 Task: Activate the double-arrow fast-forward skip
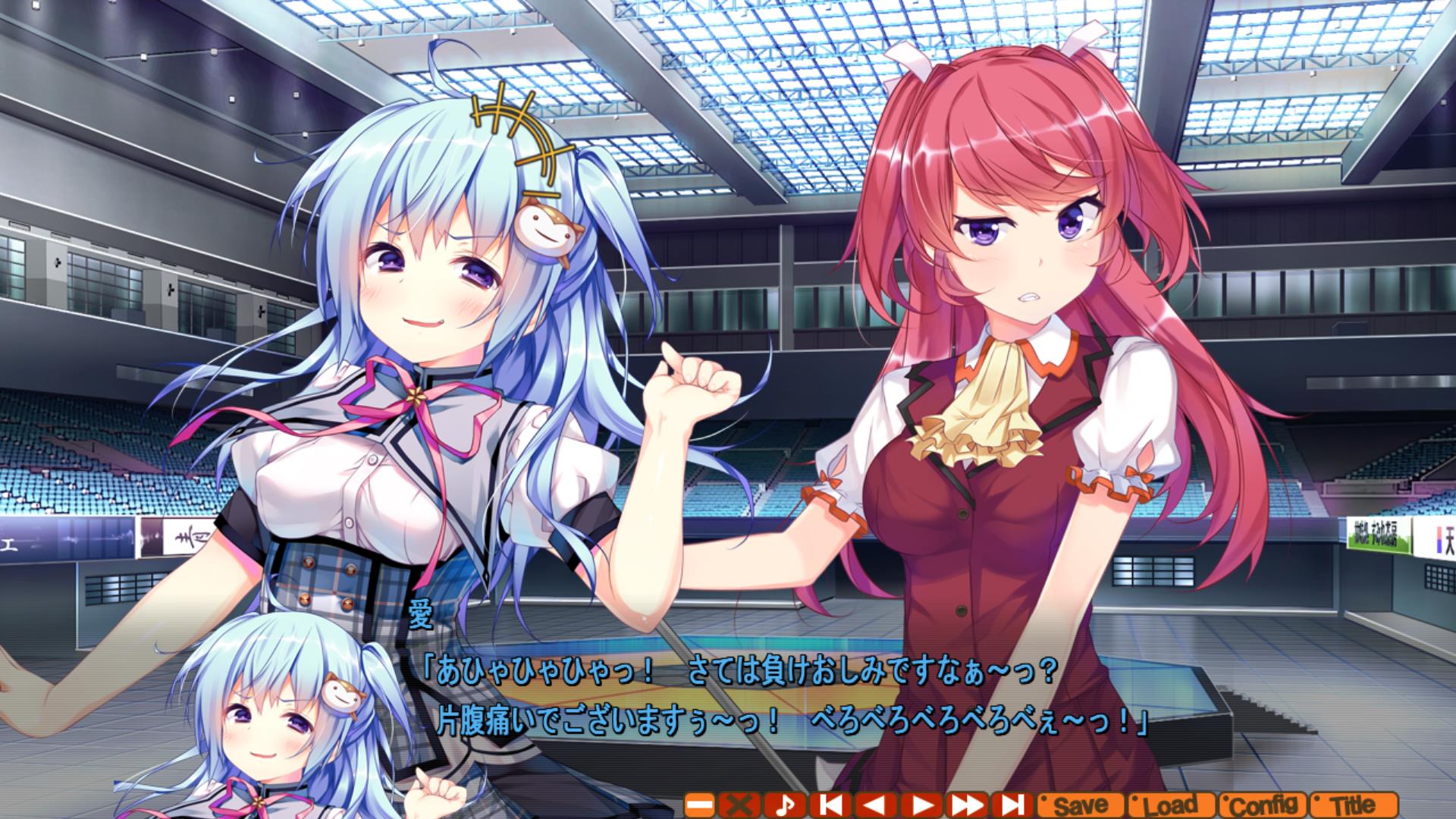(968, 805)
